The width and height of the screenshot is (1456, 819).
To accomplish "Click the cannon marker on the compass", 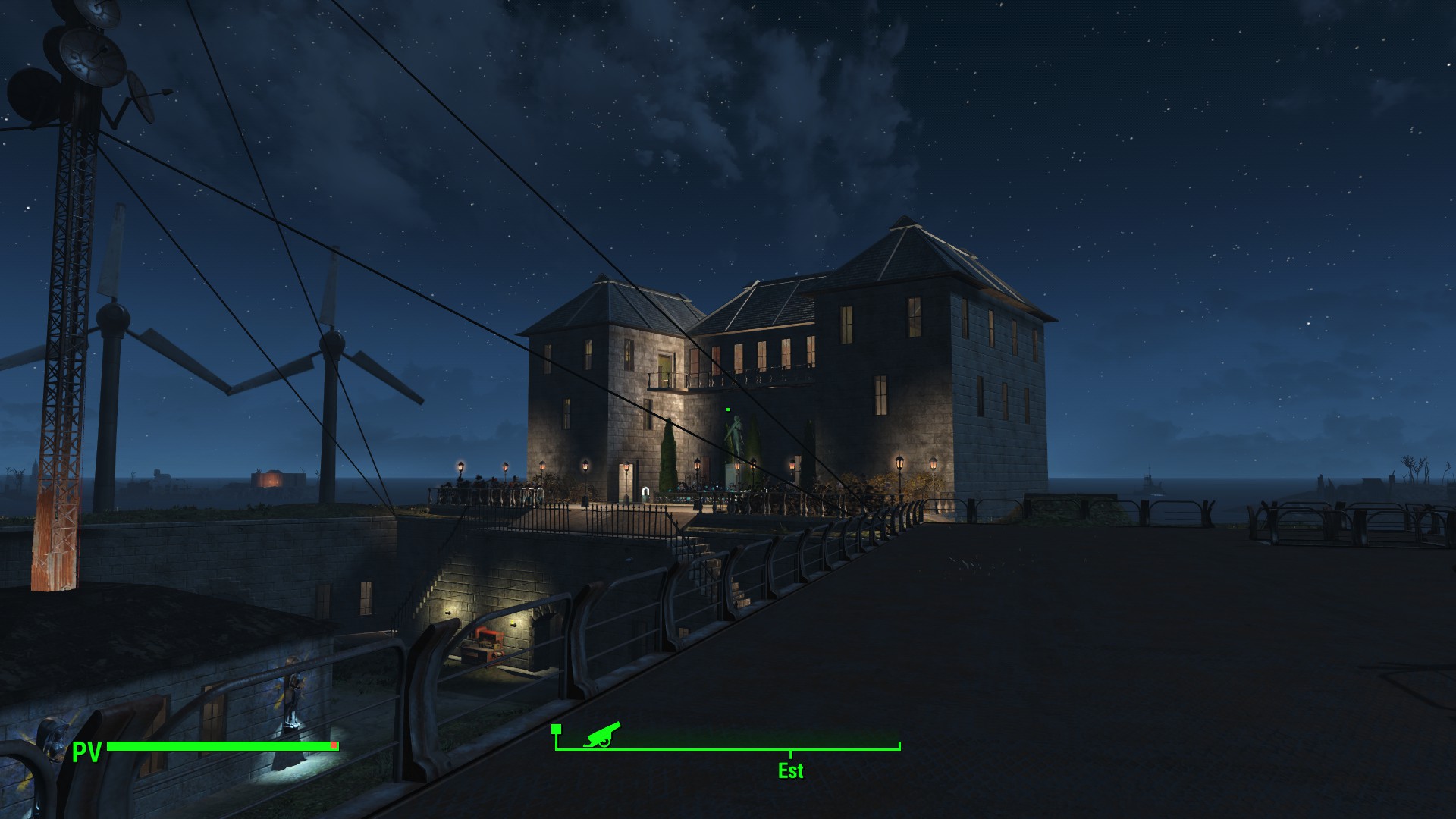I will 602,735.
